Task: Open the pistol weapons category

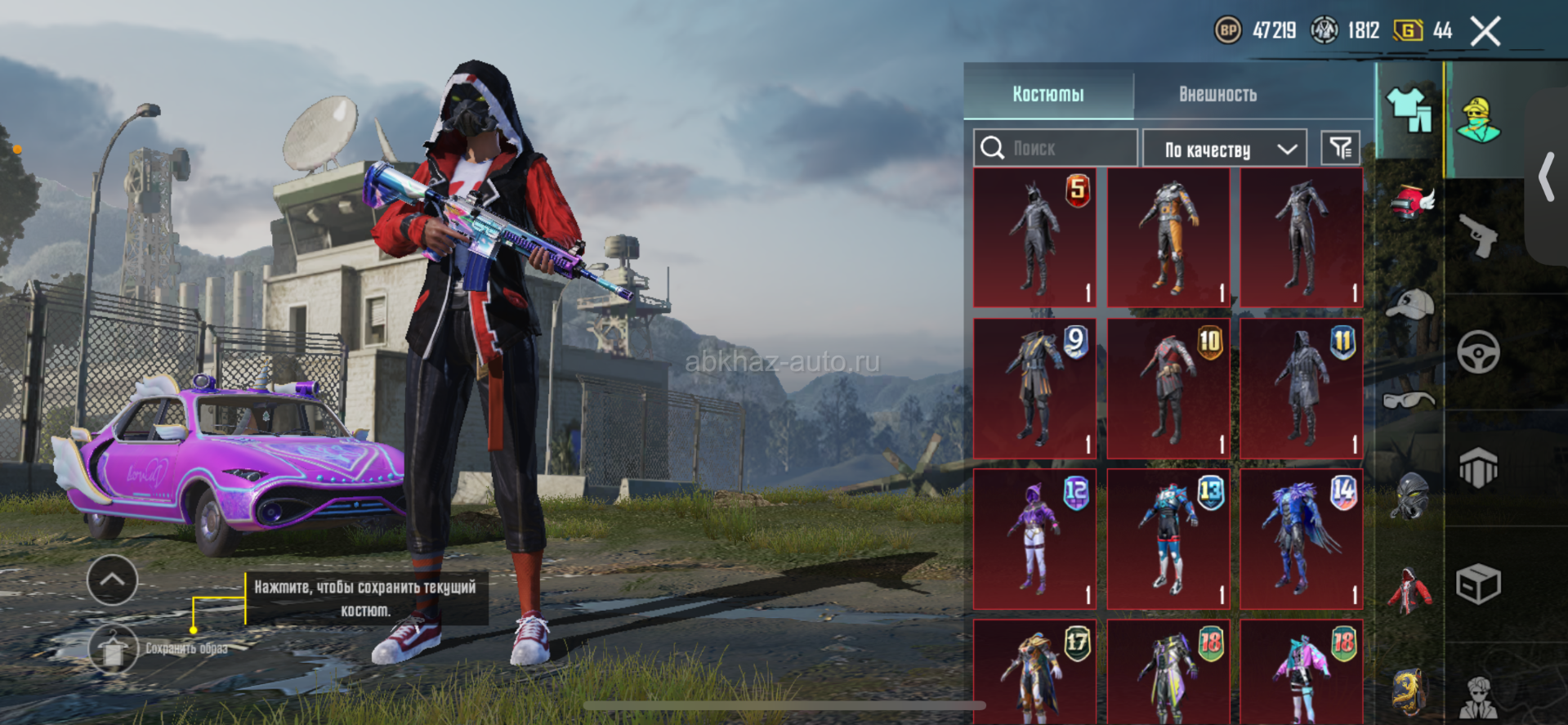Action: click(1478, 235)
